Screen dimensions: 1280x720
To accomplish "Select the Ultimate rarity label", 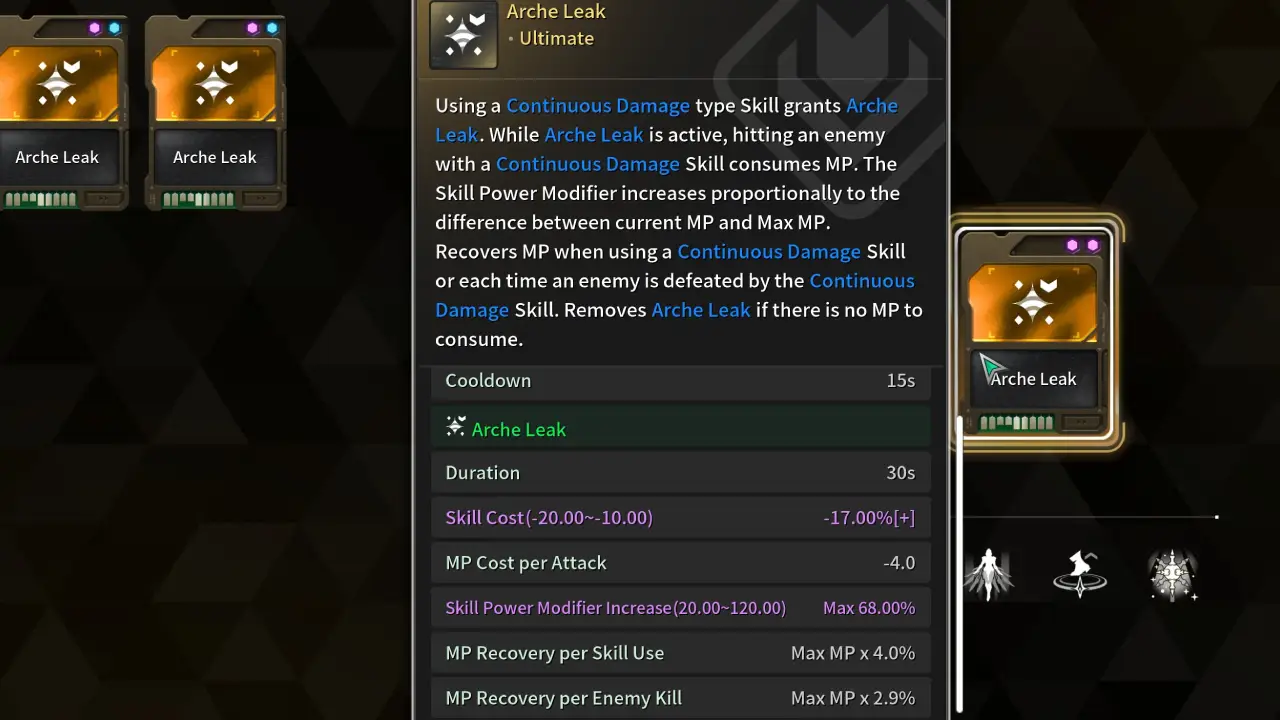I will pos(556,38).
